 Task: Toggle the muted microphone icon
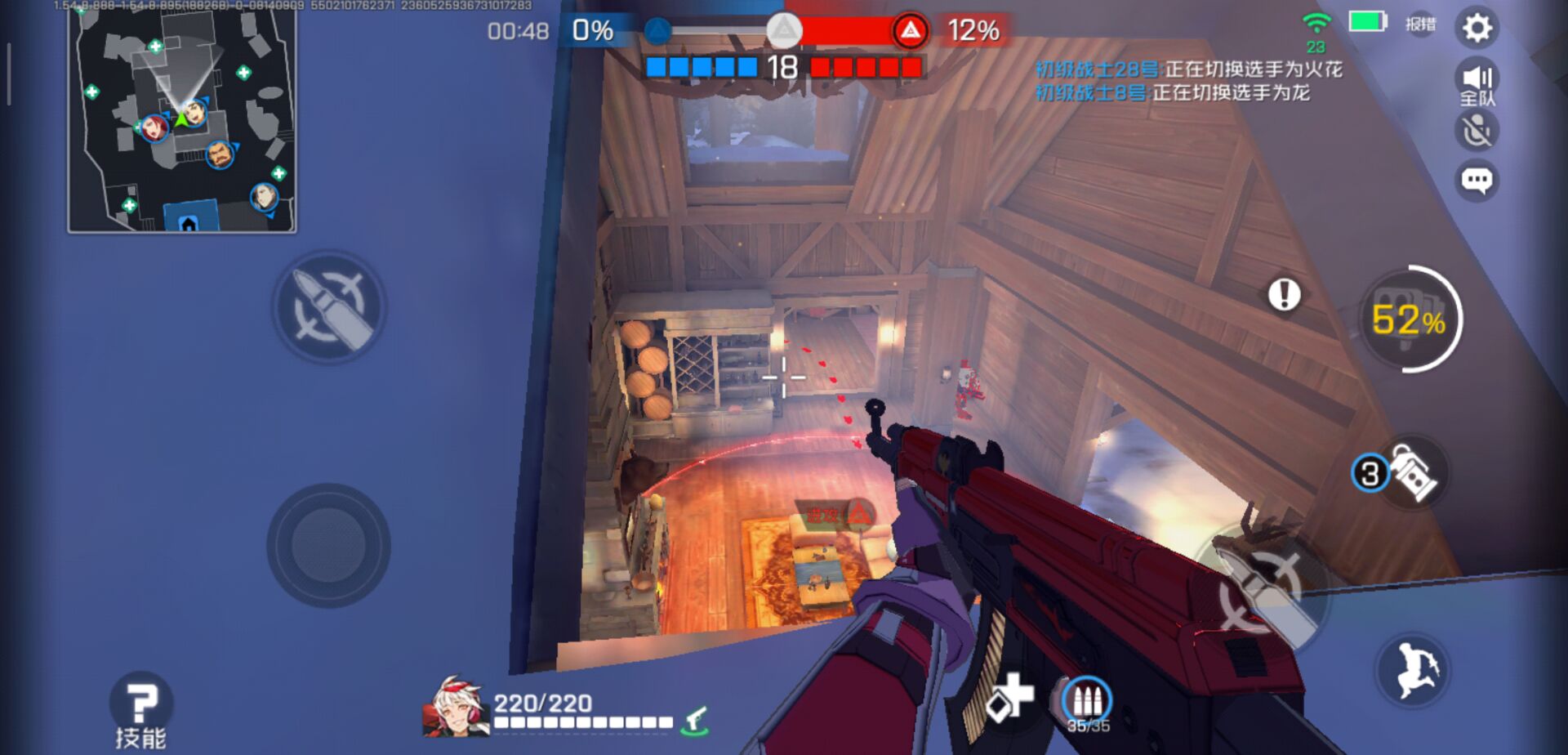pyautogui.click(x=1477, y=131)
